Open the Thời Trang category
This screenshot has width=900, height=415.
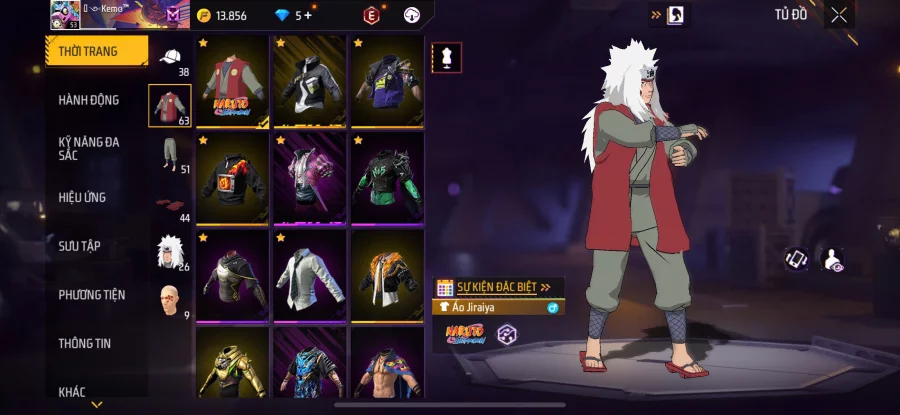[96, 51]
